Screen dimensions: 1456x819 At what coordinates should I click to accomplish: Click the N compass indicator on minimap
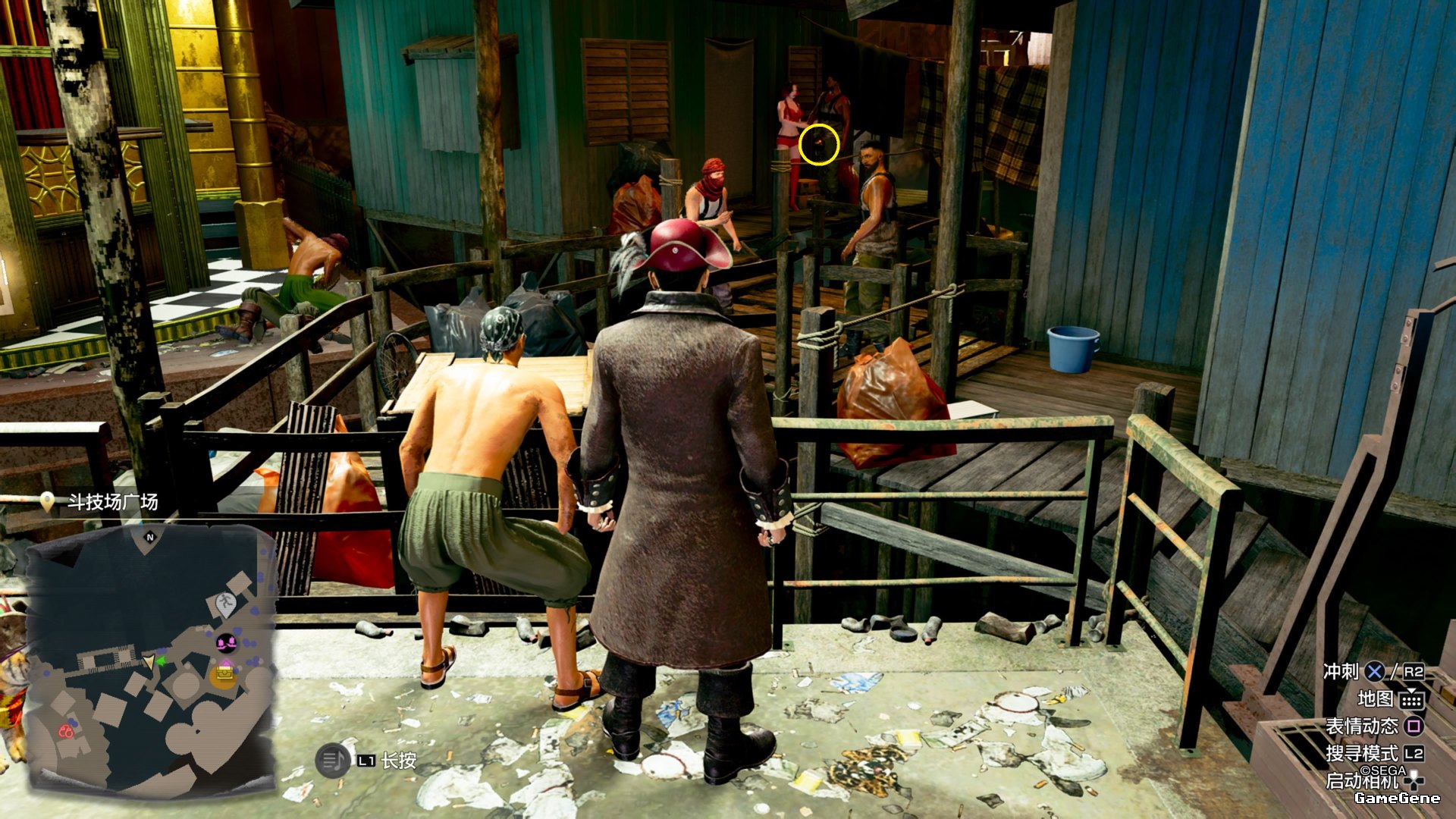149,537
